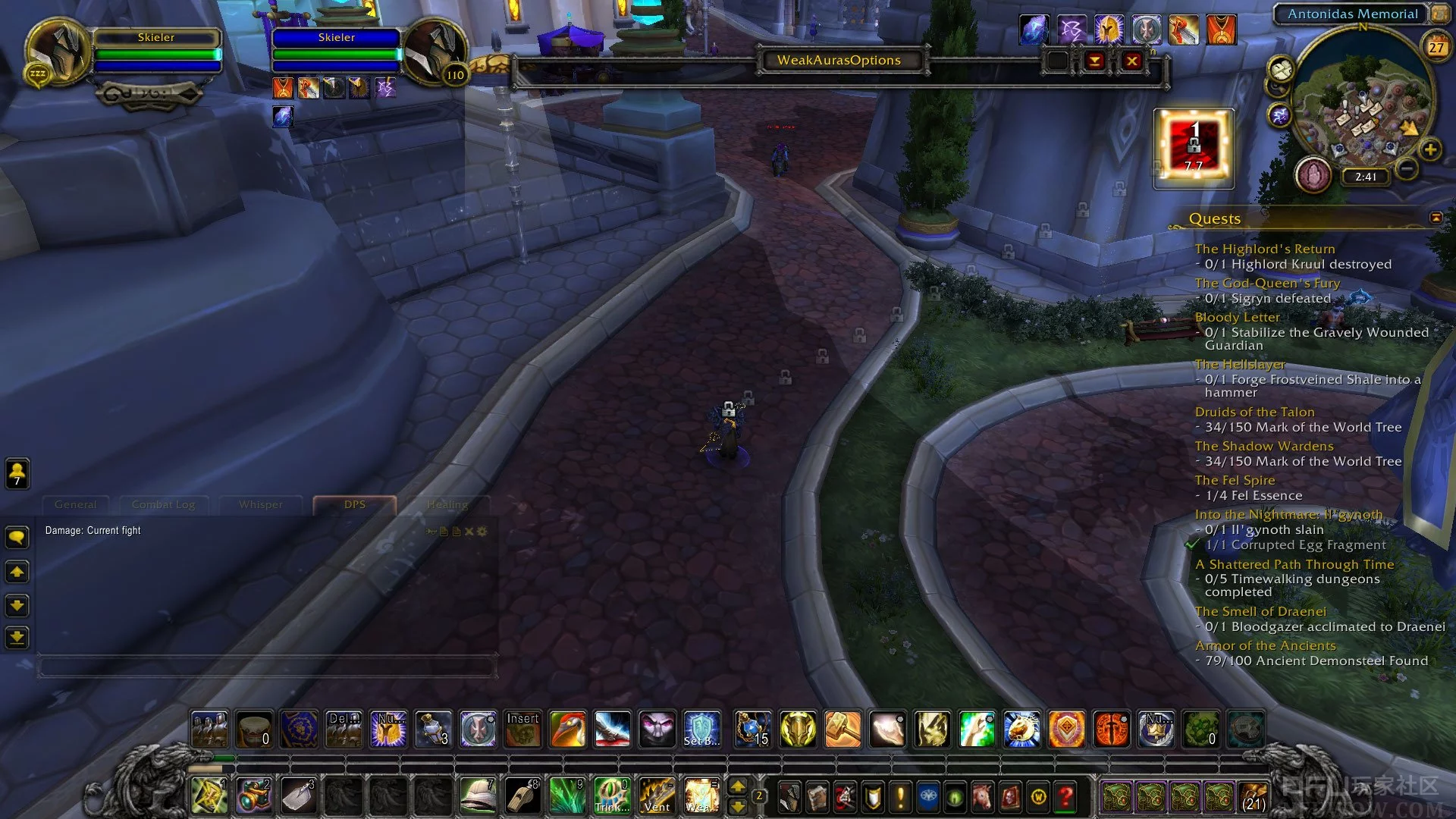Open the backpack showing 21 free slots

click(x=1254, y=797)
